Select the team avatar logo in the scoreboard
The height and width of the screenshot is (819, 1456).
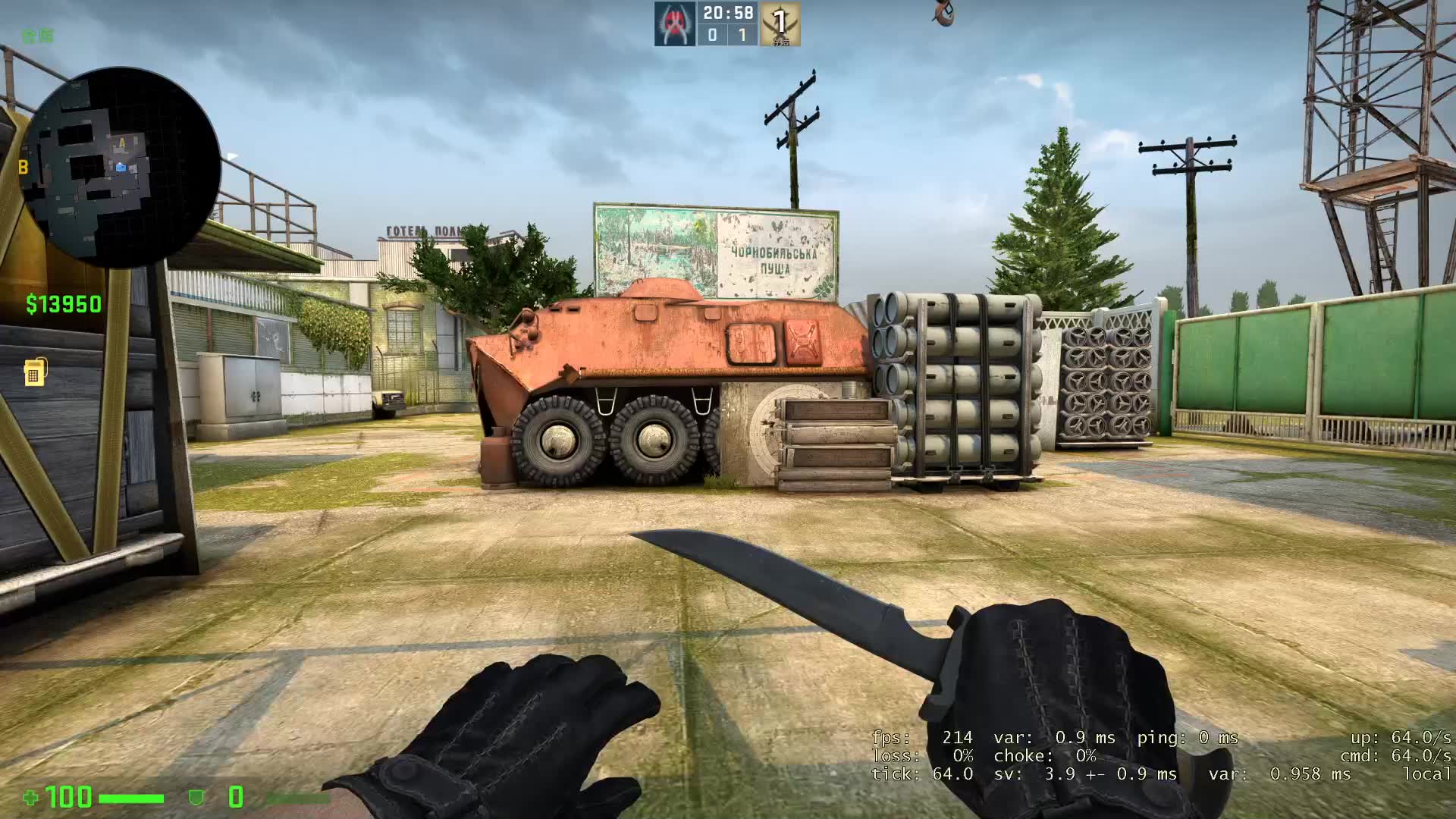tap(675, 23)
